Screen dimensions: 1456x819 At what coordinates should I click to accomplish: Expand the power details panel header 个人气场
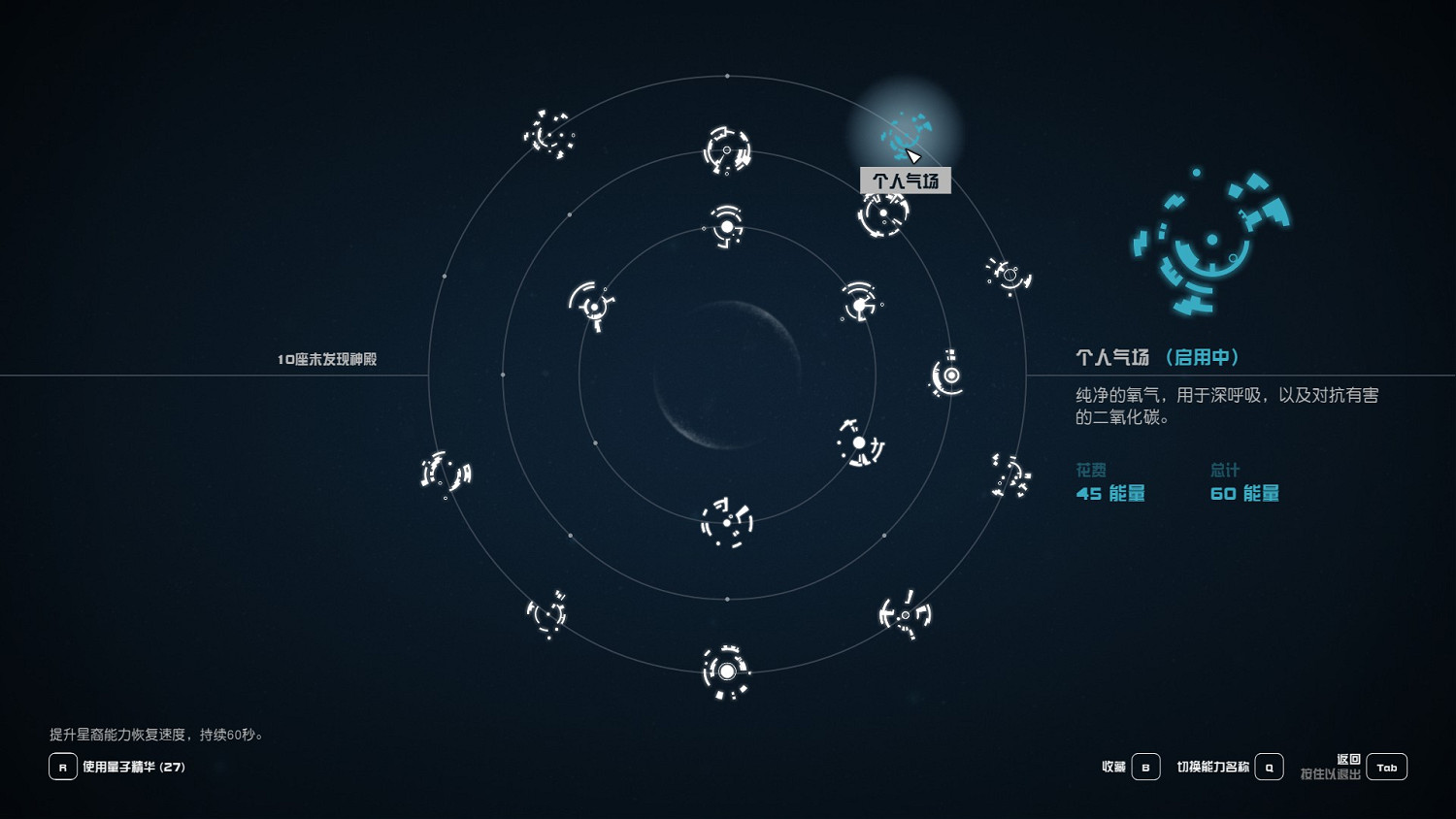(x=1114, y=357)
